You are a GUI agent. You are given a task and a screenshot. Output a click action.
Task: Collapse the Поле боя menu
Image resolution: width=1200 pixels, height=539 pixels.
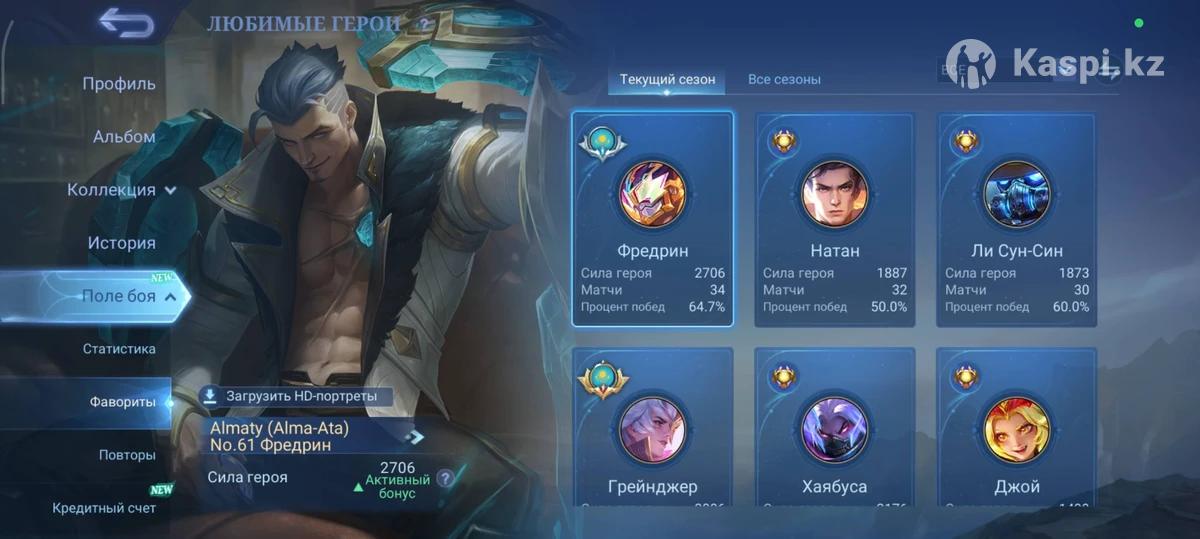click(129, 296)
